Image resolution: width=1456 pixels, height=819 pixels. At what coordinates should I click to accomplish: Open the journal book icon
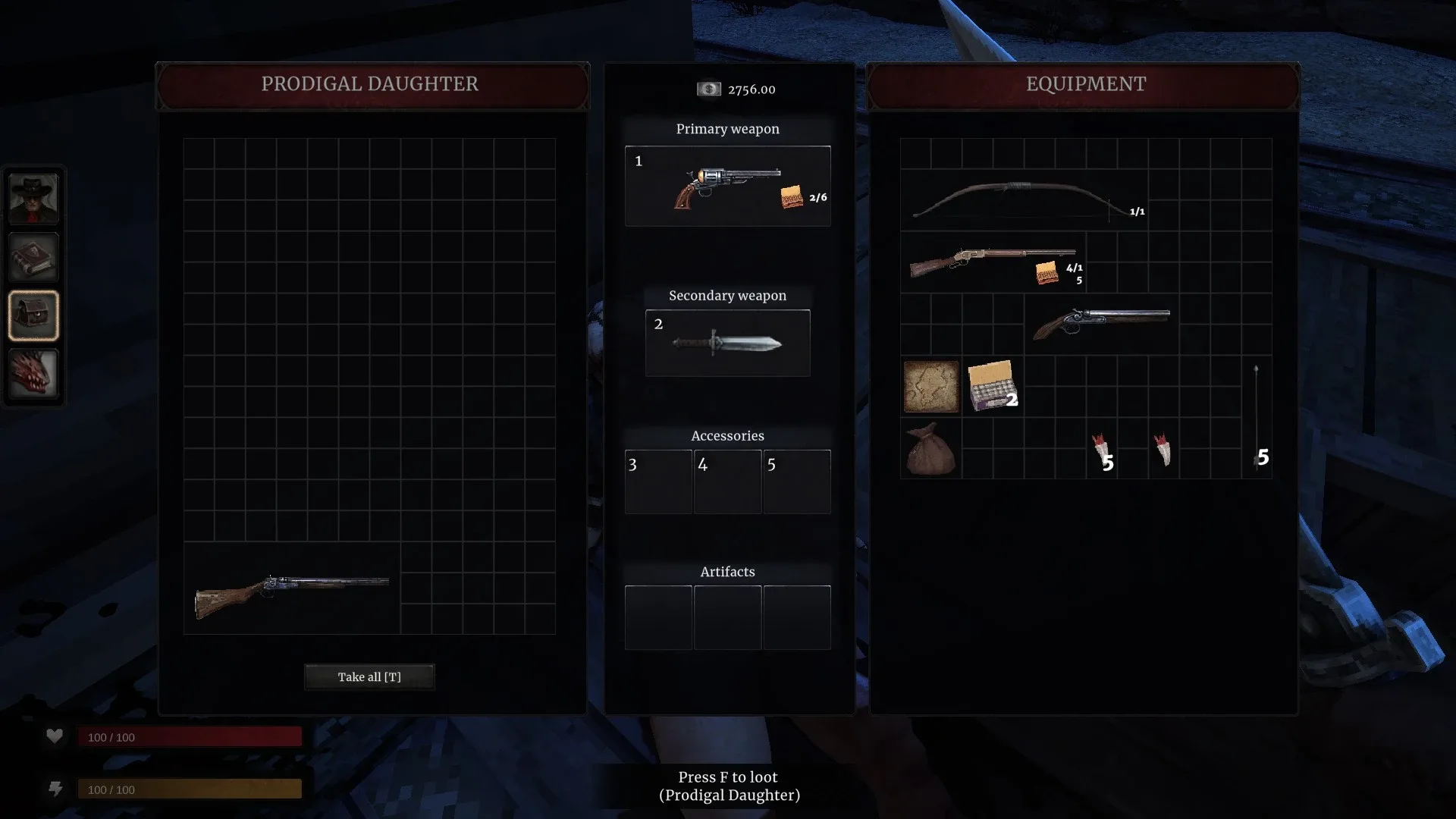tap(33, 256)
